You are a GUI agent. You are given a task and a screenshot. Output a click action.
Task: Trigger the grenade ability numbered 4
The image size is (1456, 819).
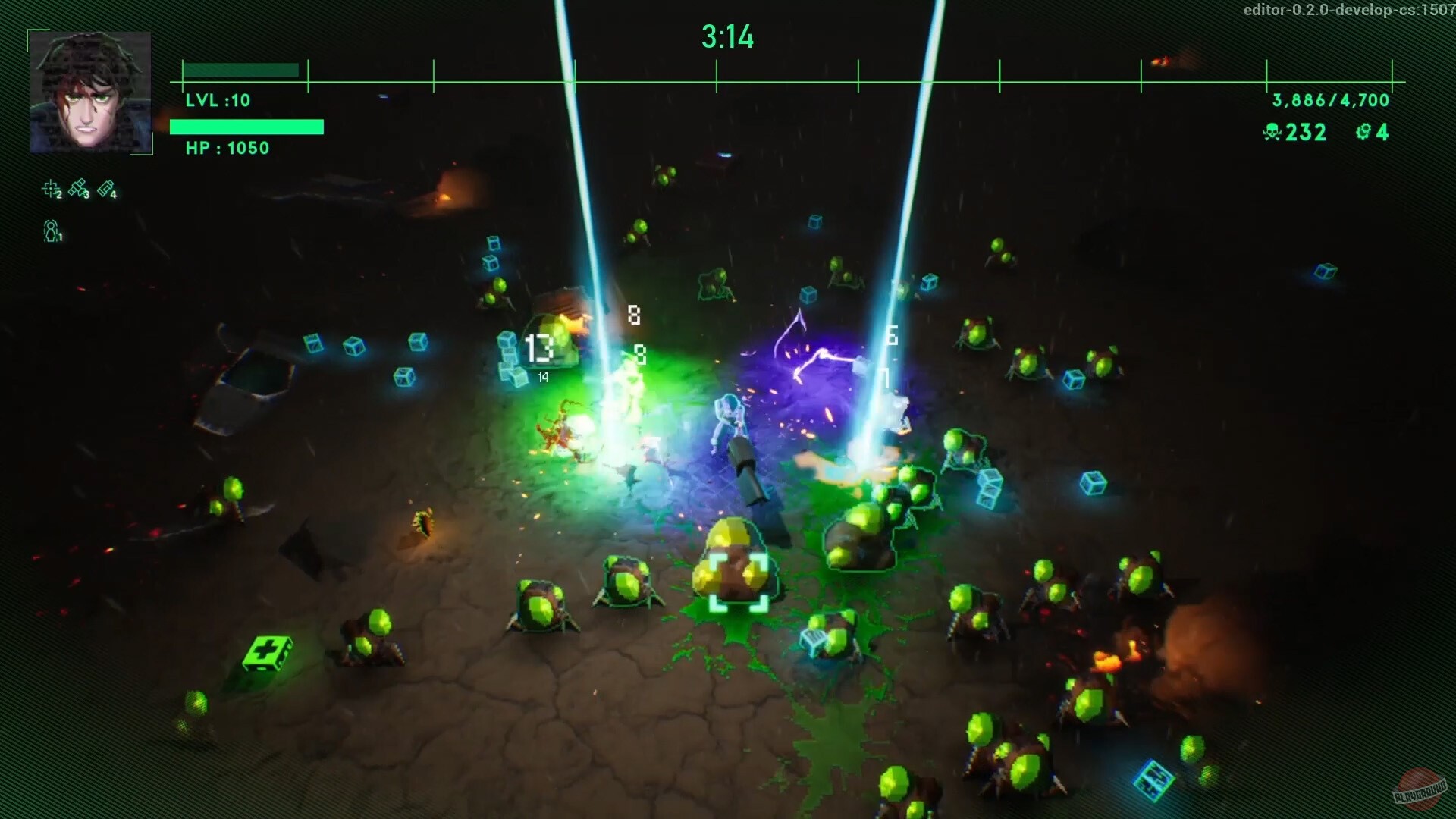point(106,187)
